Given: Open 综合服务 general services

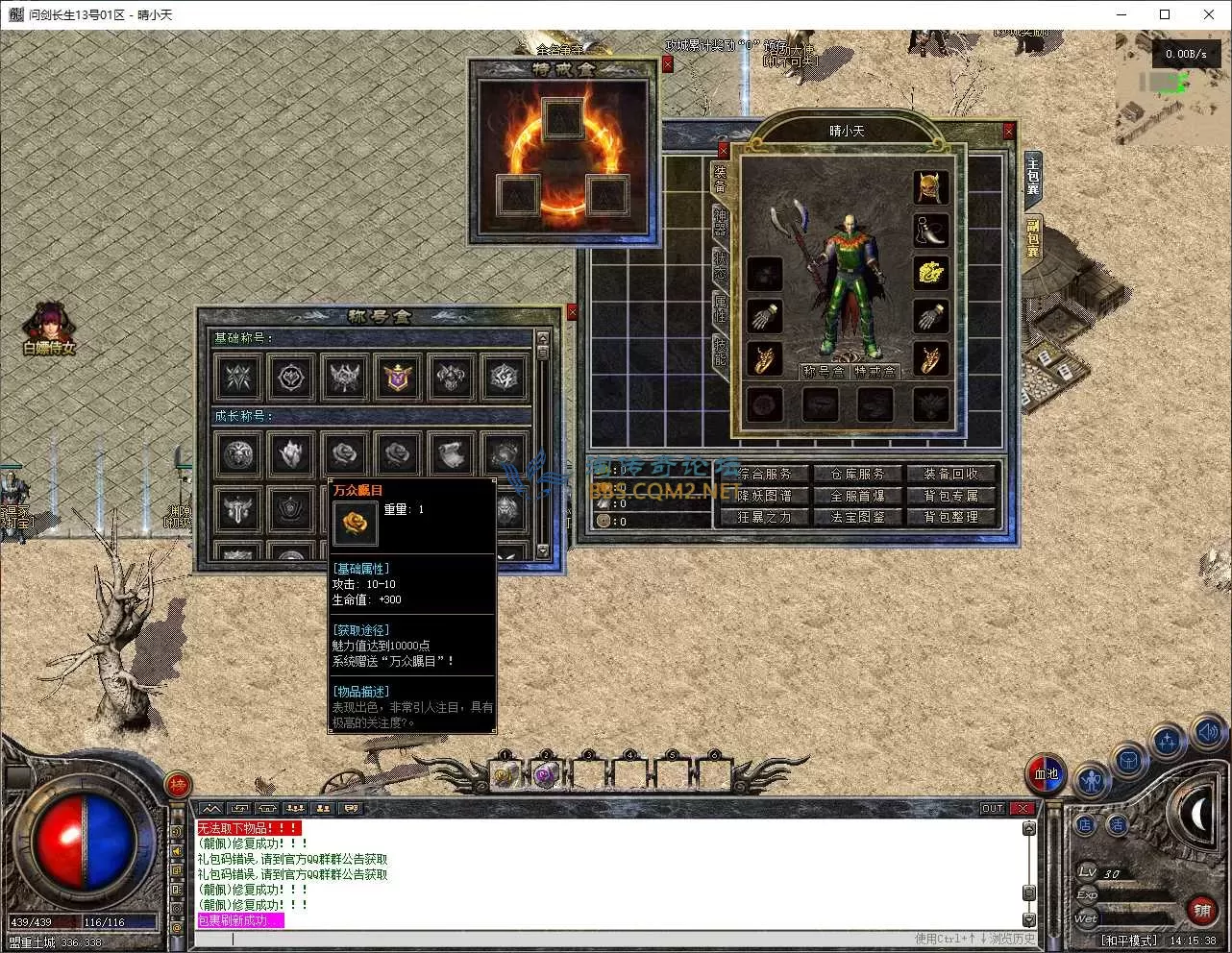Looking at the screenshot, I should [765, 474].
